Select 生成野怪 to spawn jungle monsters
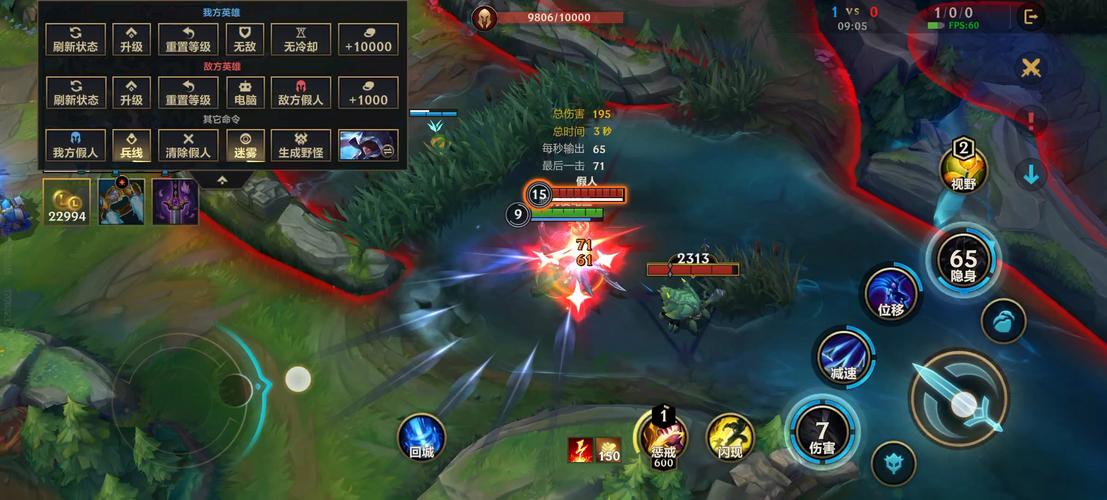Viewport: 1107px width, 500px height. tap(301, 145)
